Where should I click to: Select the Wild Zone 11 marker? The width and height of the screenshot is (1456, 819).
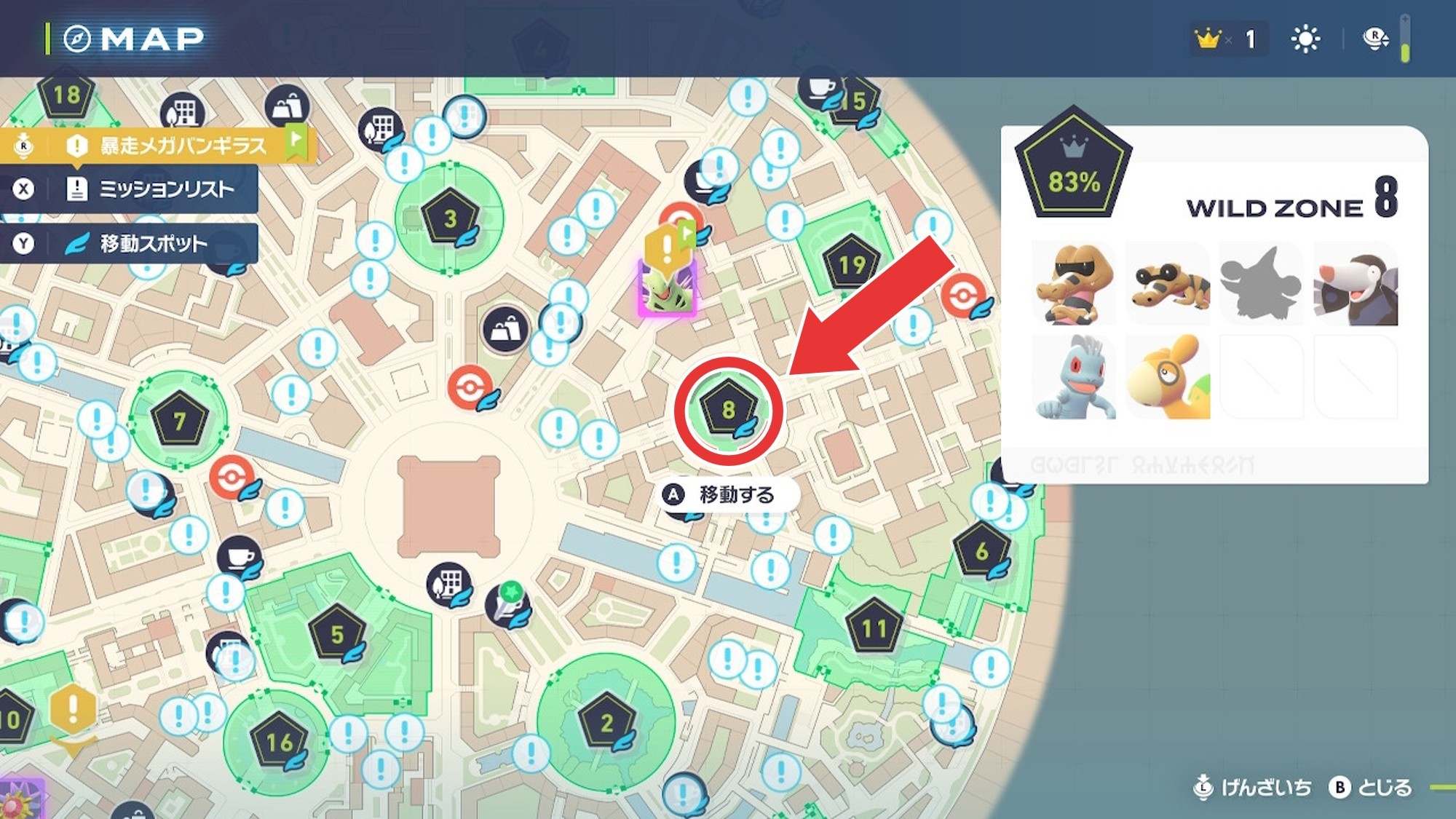(874, 628)
